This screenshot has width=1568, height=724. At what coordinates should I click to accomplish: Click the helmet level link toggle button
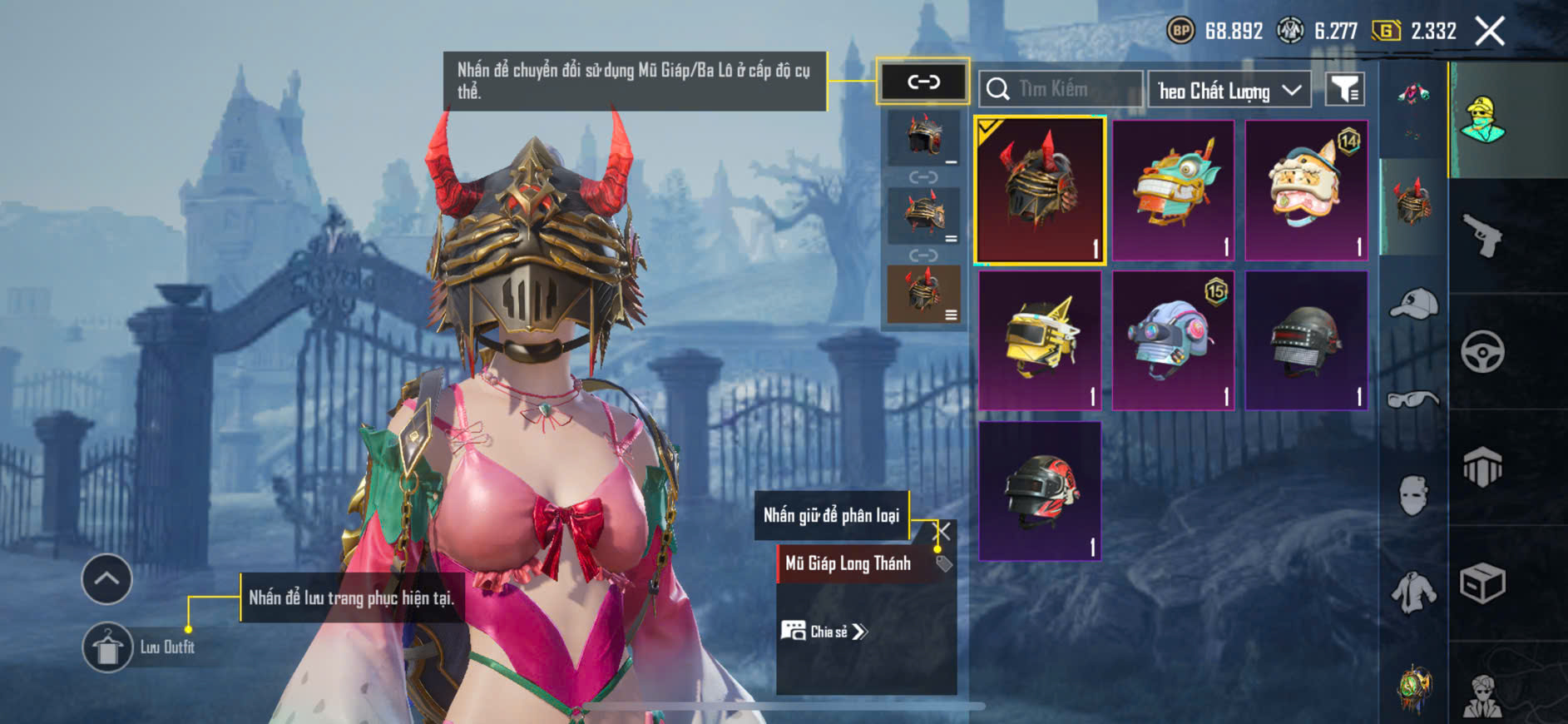click(x=923, y=82)
